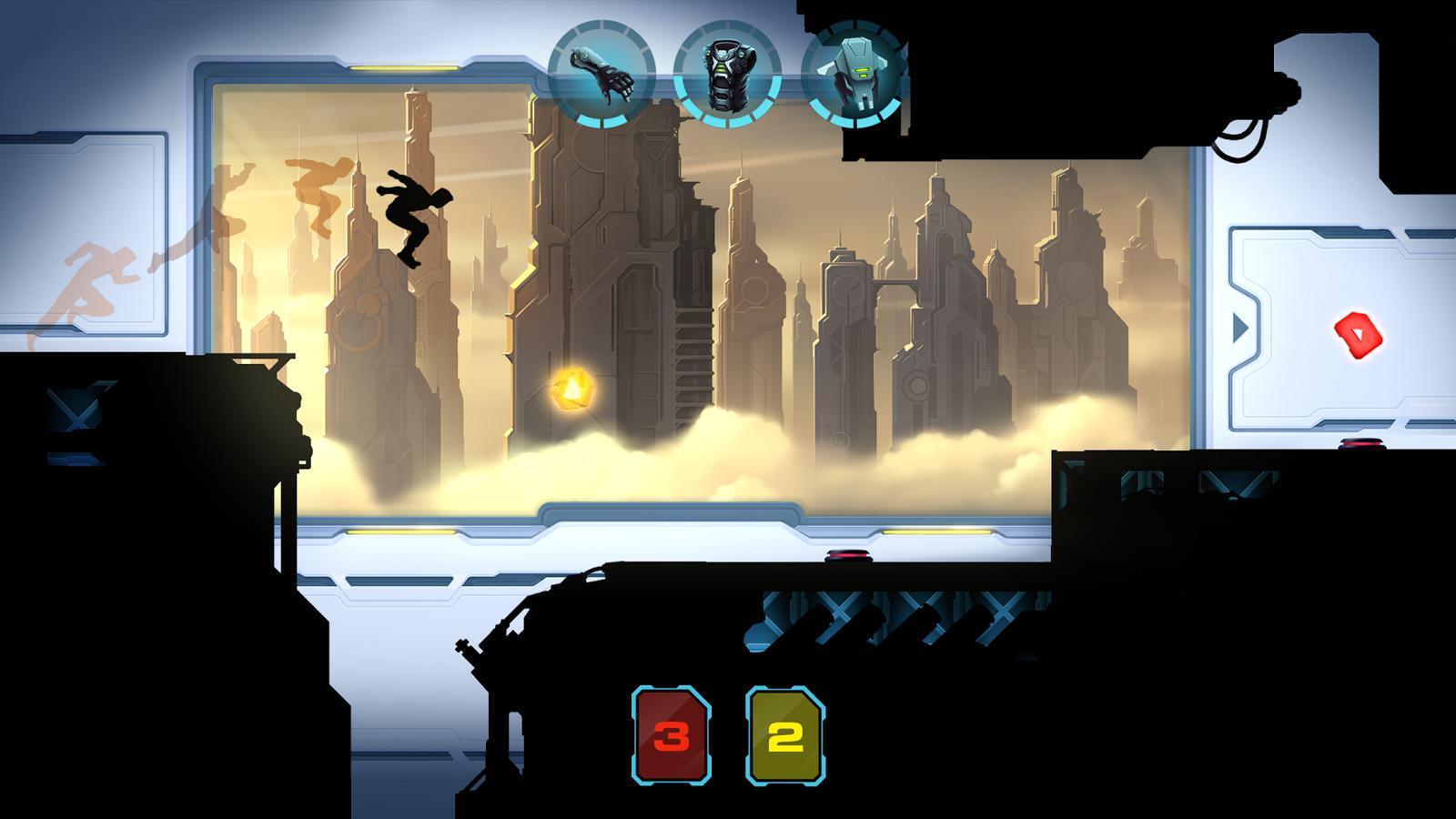Select the armored chest plate gear icon
Viewport: 1456px width, 819px height.
(x=727, y=75)
